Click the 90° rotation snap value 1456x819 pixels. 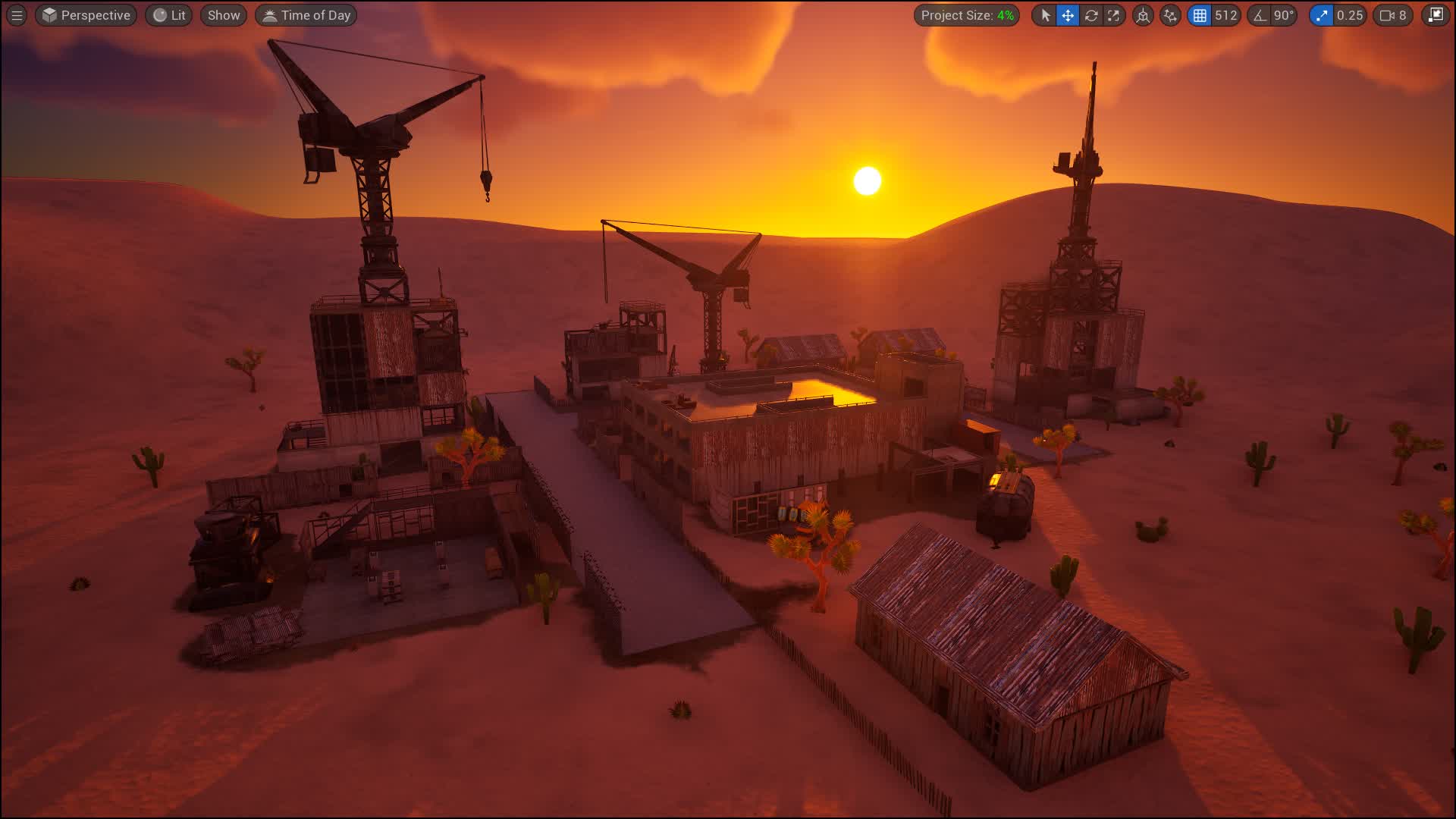(1283, 14)
